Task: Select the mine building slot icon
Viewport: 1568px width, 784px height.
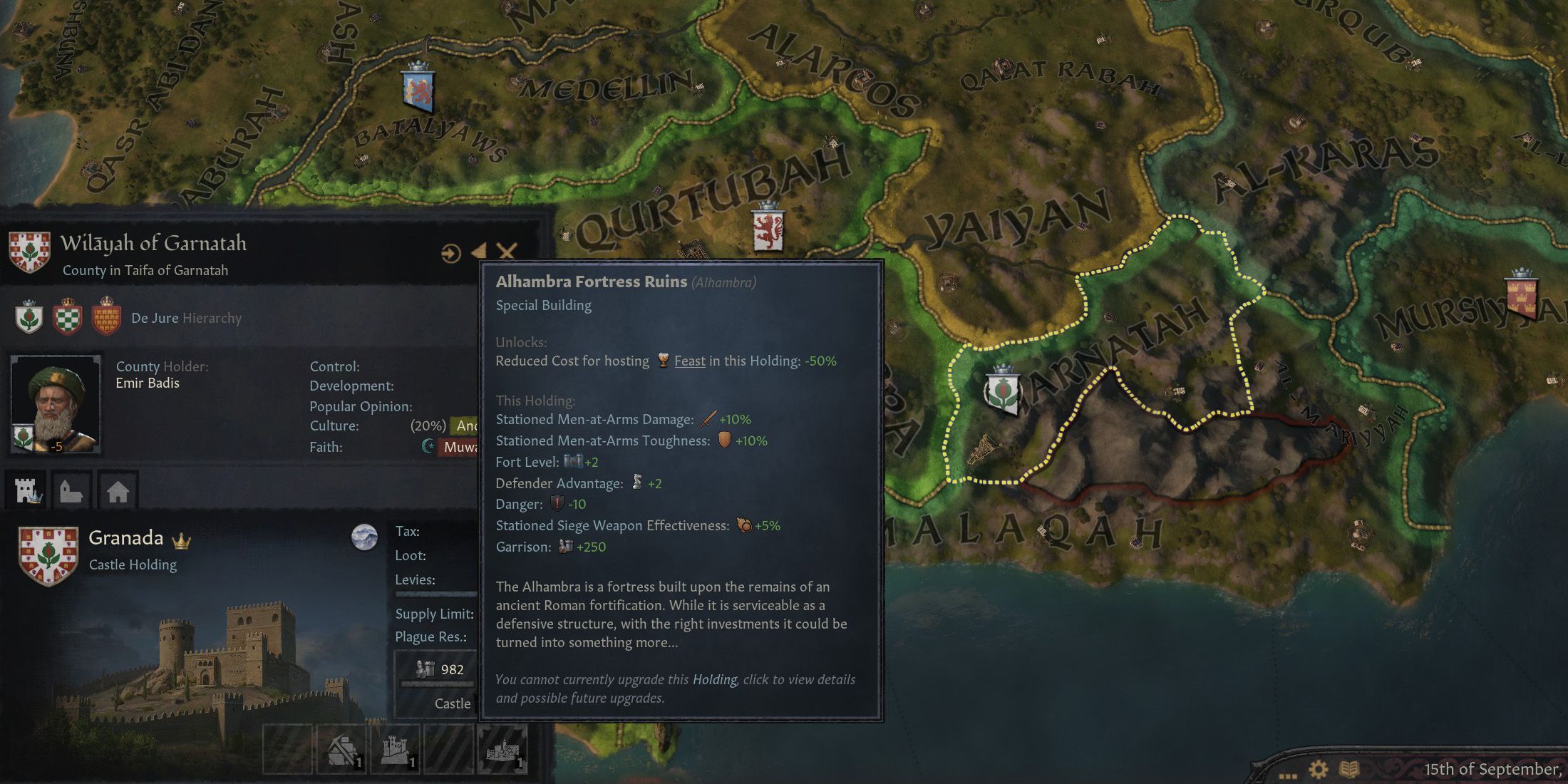Action: pos(343,750)
